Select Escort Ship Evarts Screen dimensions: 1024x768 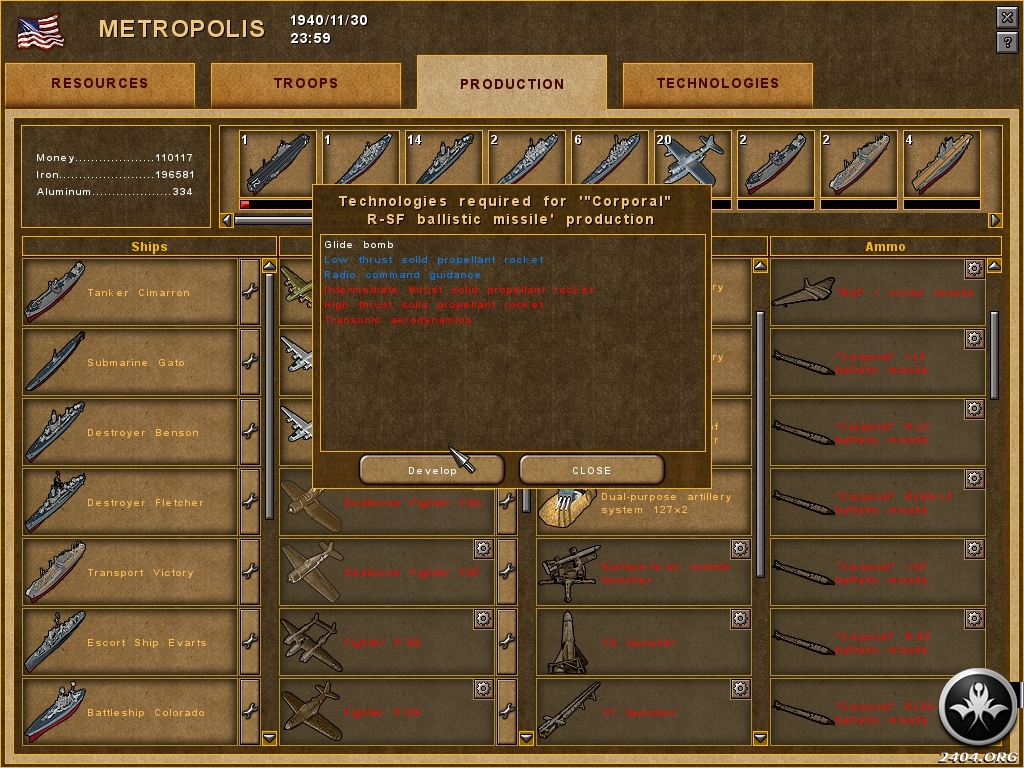coord(130,643)
